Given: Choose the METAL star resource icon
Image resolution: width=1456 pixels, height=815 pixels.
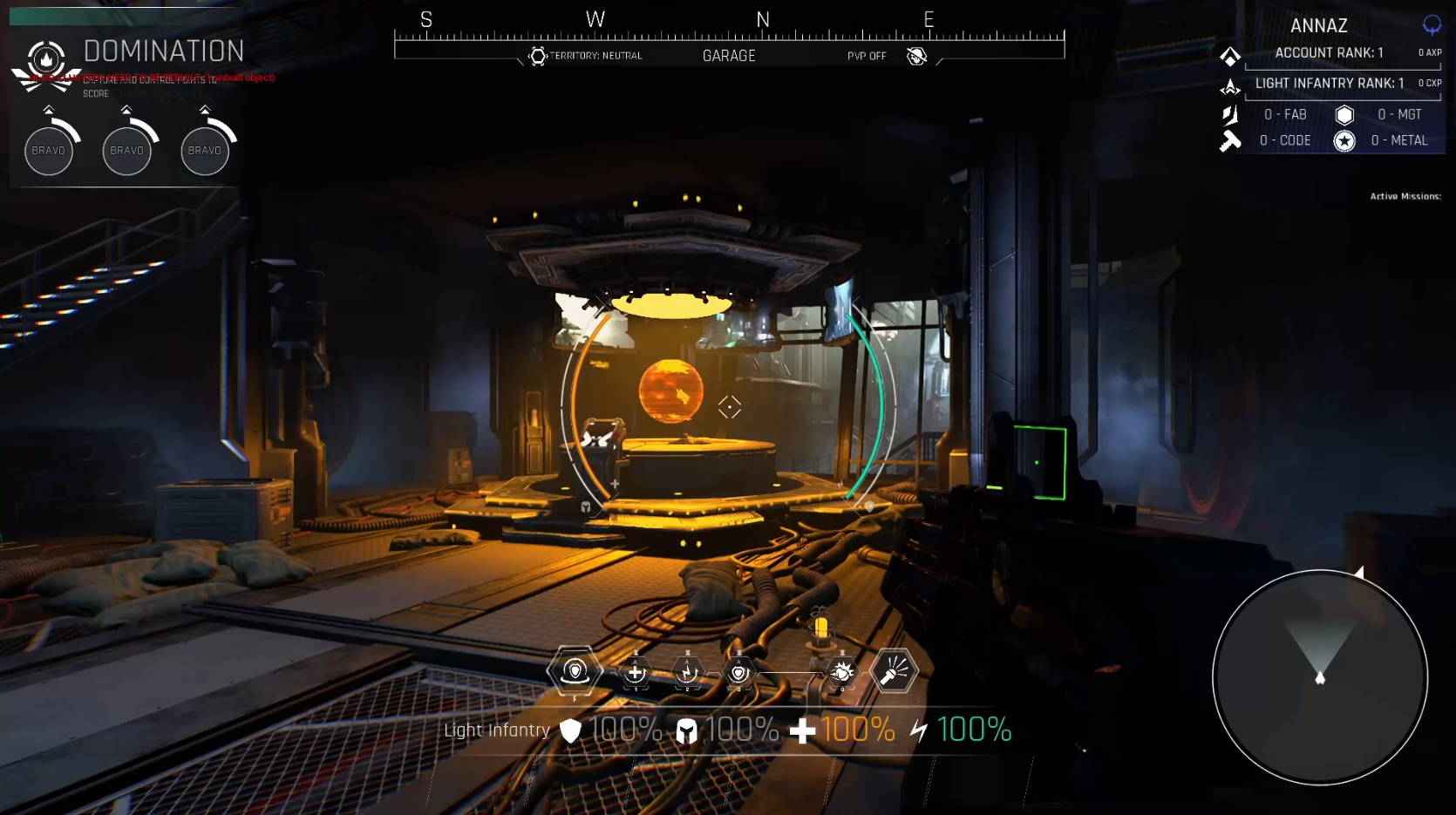Looking at the screenshot, I should tap(1344, 141).
